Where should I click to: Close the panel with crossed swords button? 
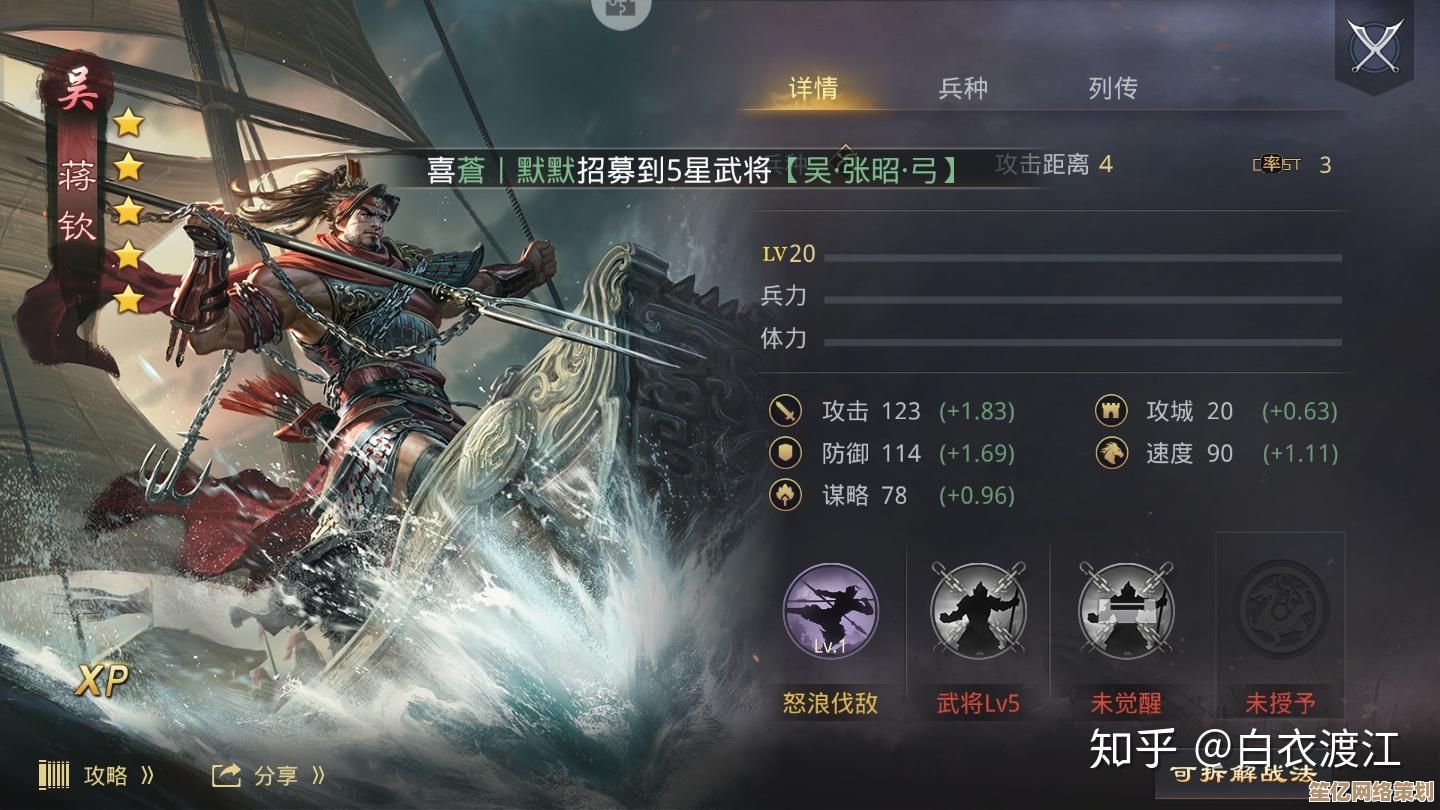tap(1373, 46)
